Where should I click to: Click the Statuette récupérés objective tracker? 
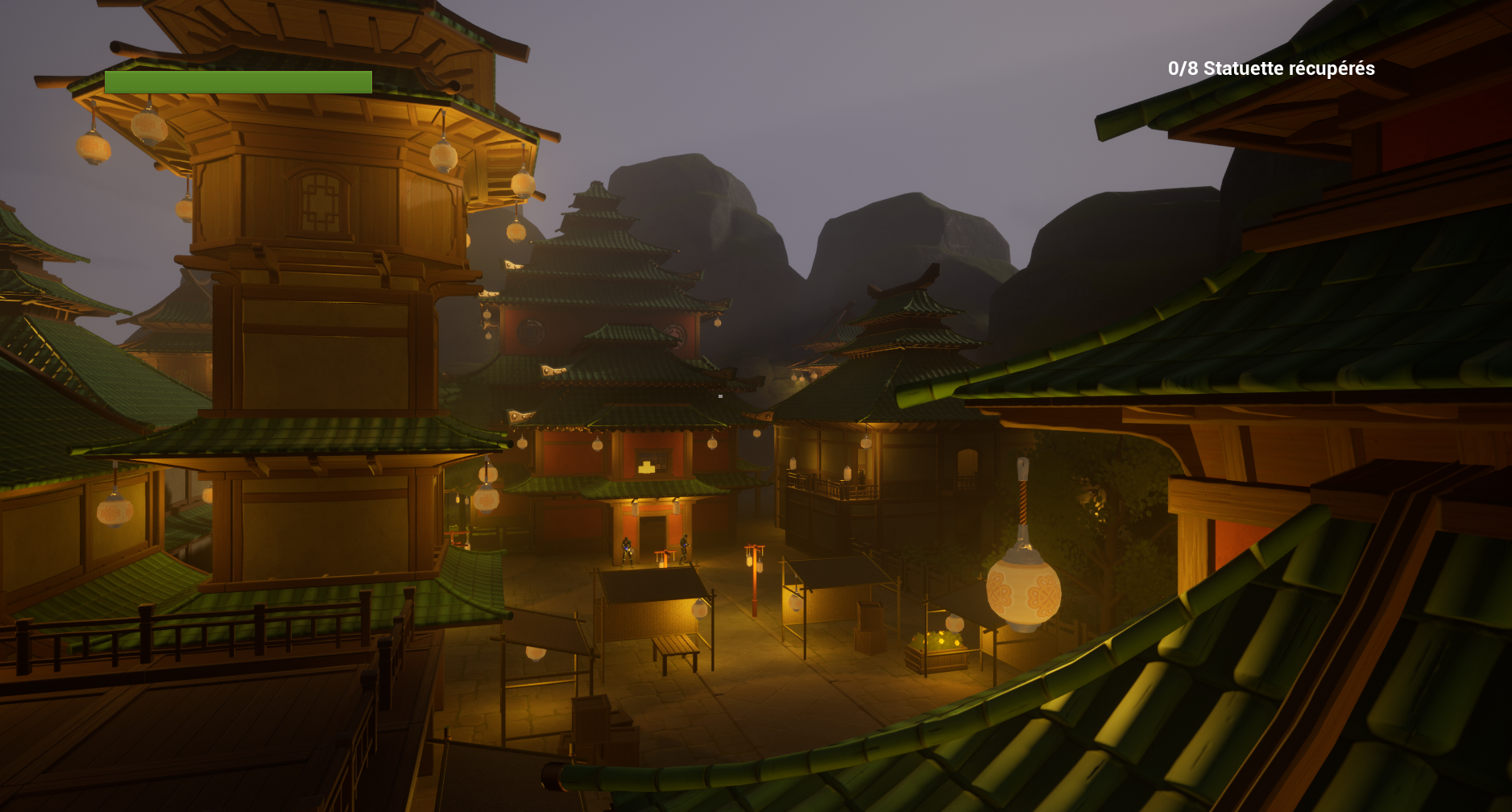1270,69
